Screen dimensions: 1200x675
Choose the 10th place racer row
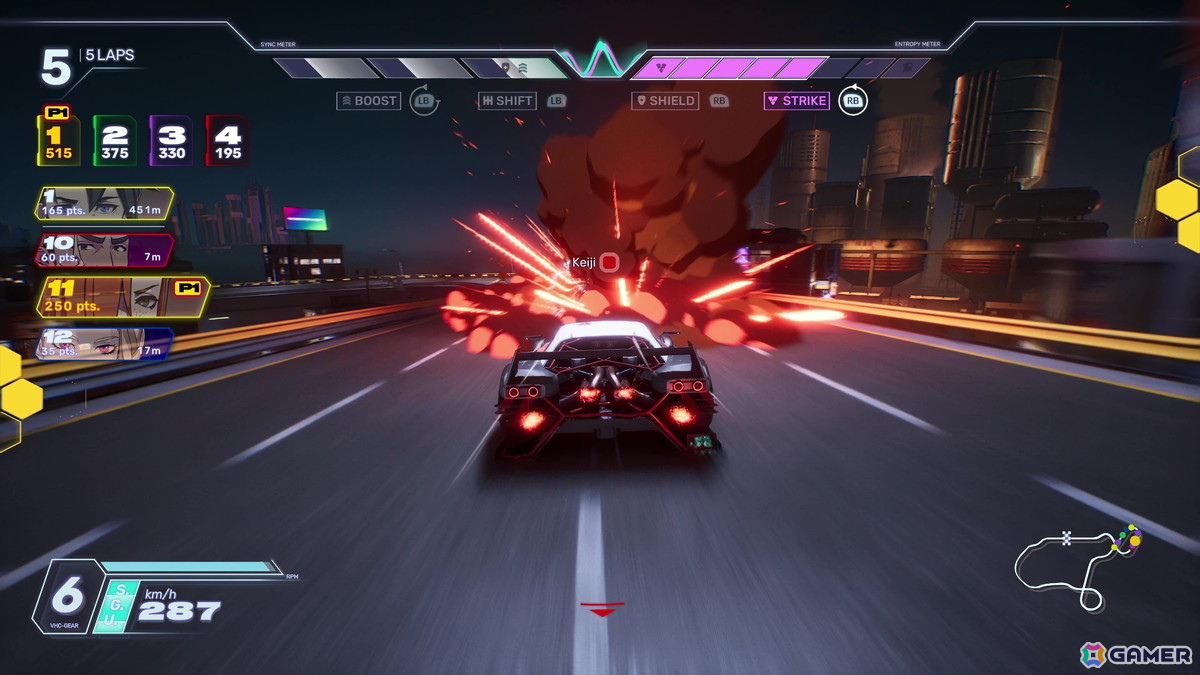click(x=104, y=250)
